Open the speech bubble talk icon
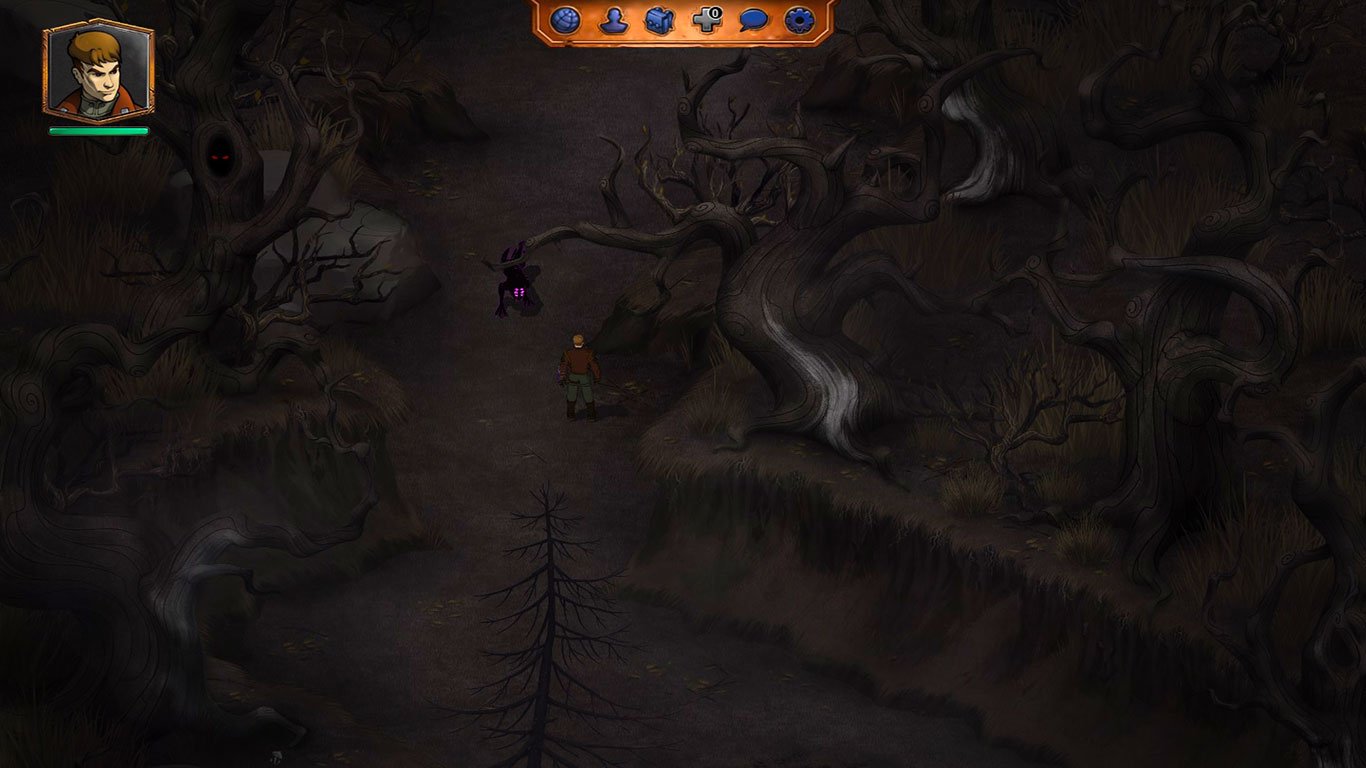 pyautogui.click(x=755, y=18)
